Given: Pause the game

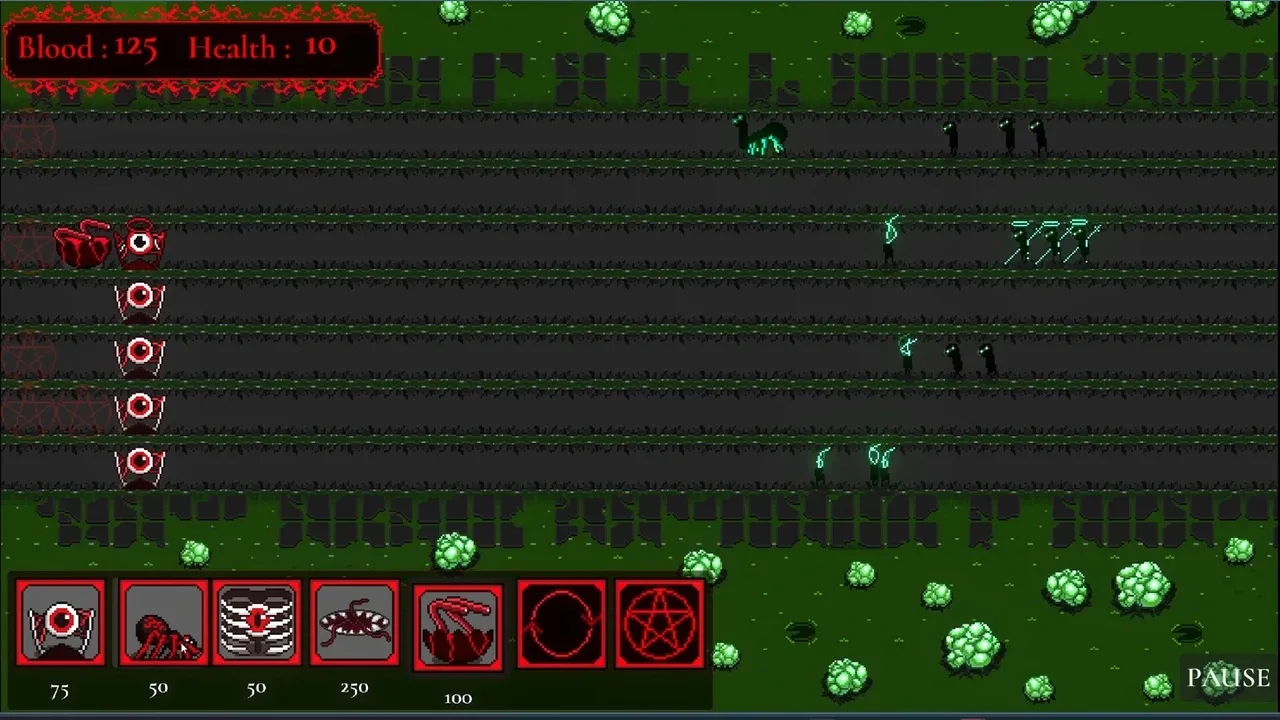Looking at the screenshot, I should pos(1227,678).
